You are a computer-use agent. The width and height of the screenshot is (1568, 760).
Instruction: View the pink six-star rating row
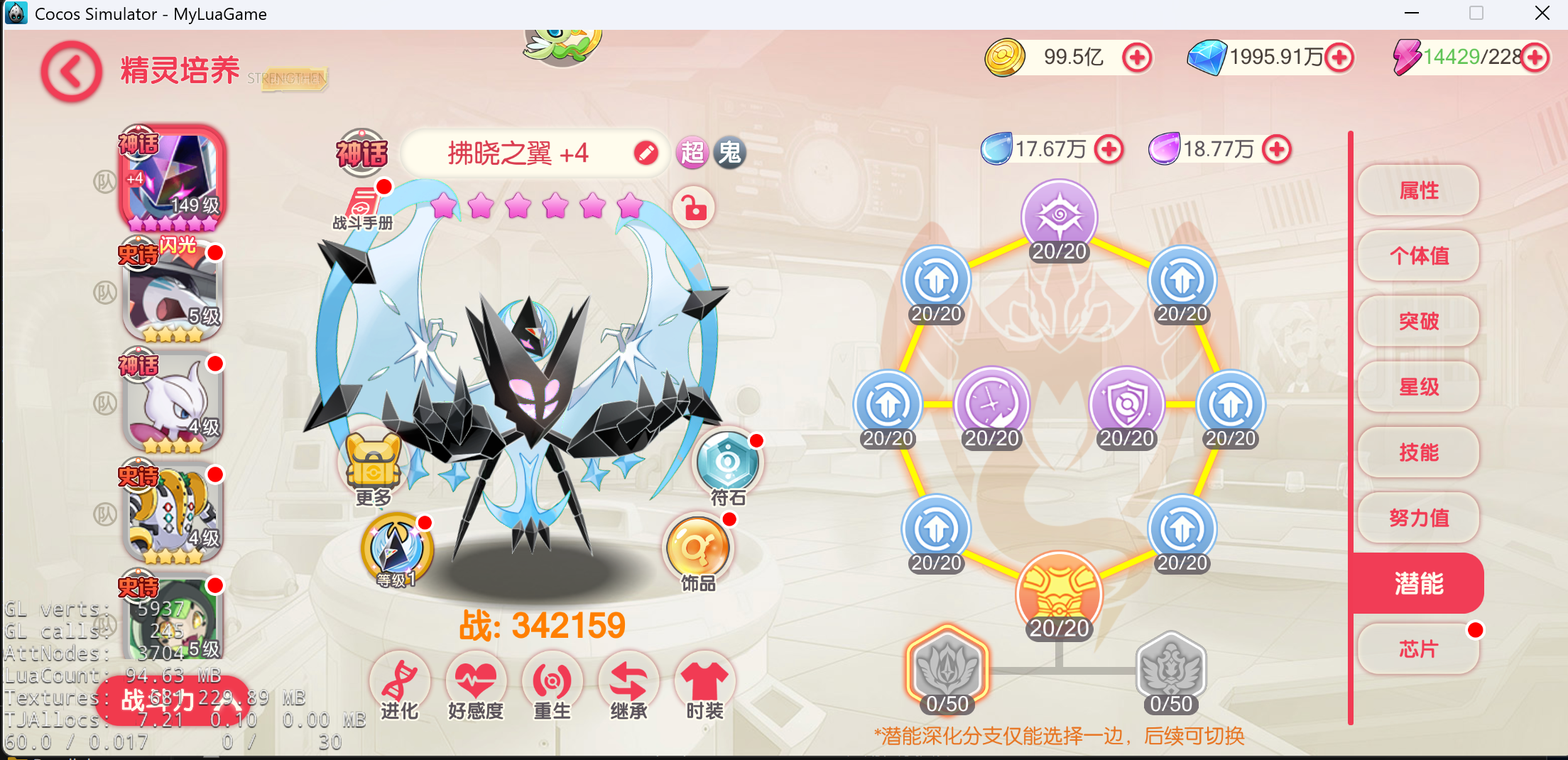click(x=538, y=207)
